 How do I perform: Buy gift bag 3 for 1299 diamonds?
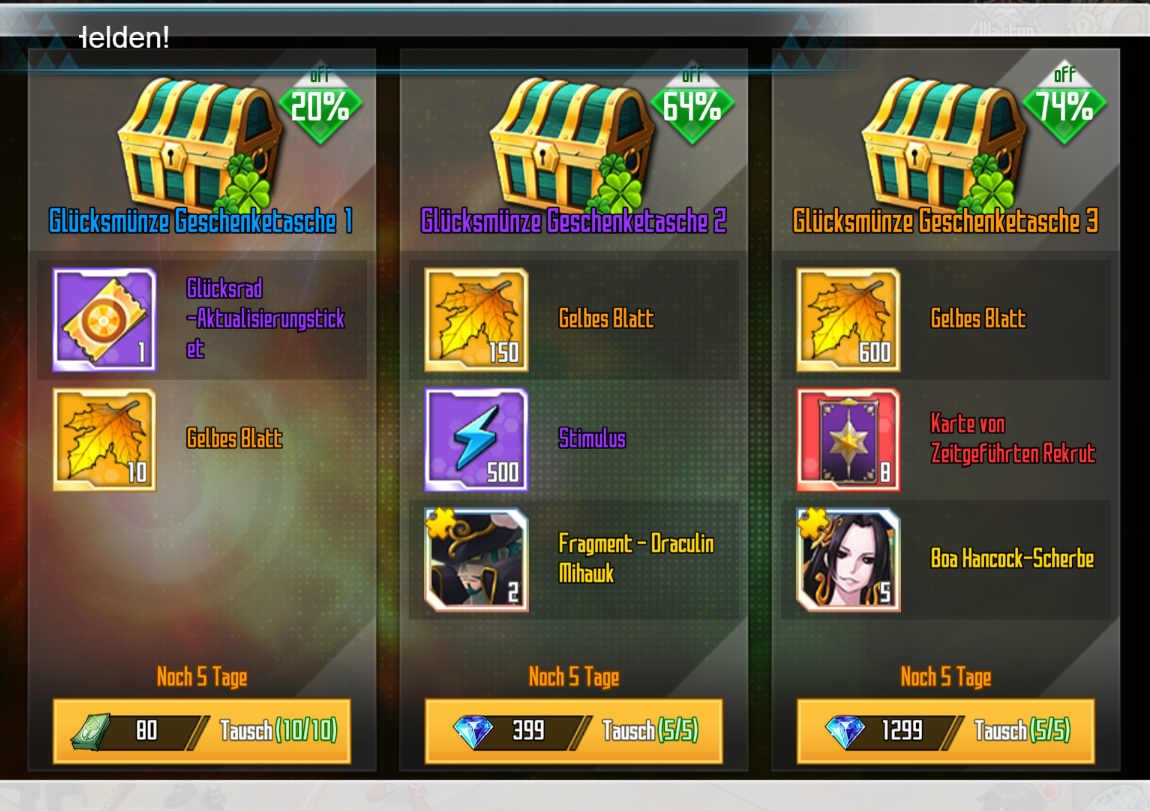pyautogui.click(x=946, y=731)
